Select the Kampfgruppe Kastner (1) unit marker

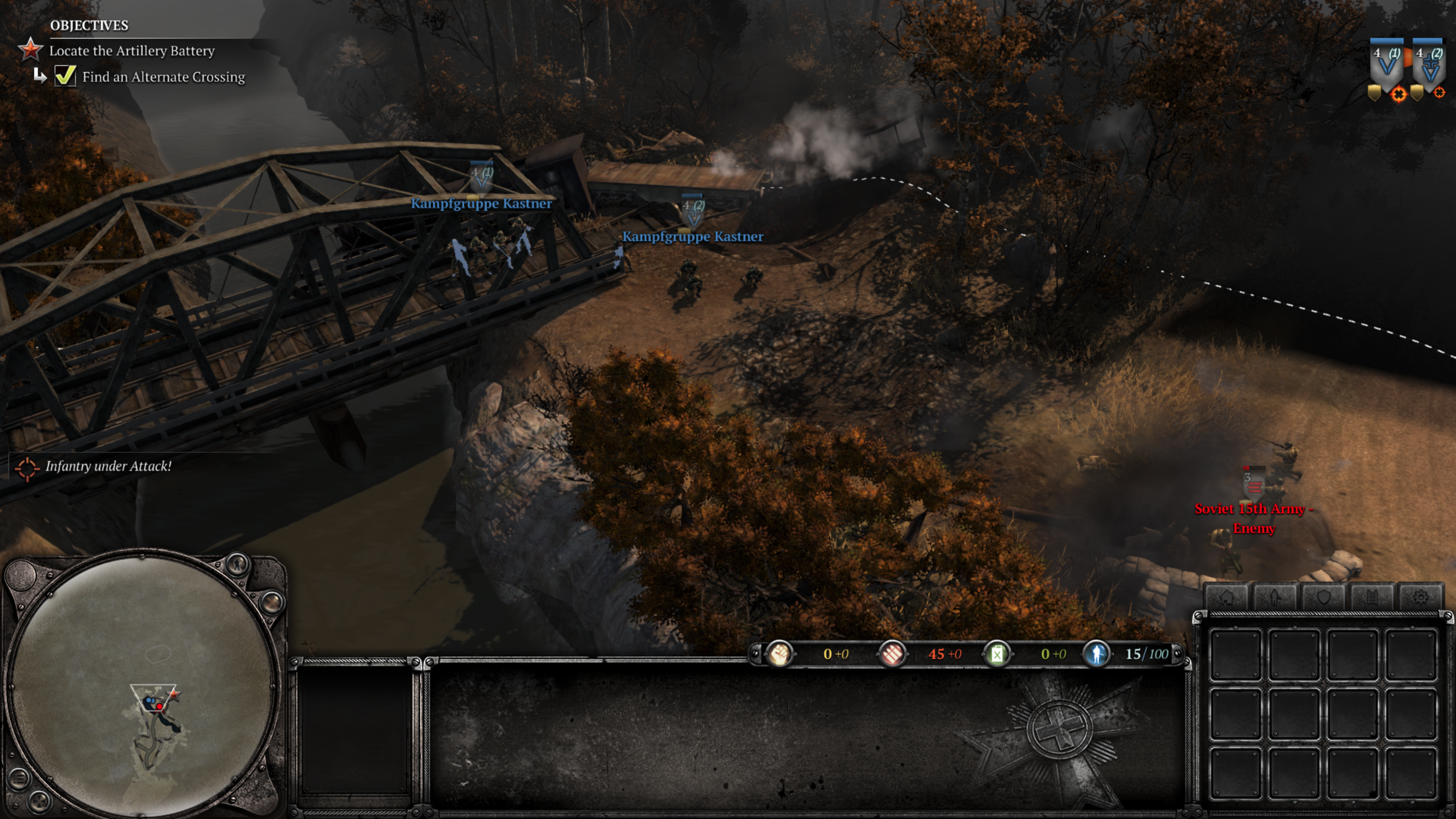point(482,177)
